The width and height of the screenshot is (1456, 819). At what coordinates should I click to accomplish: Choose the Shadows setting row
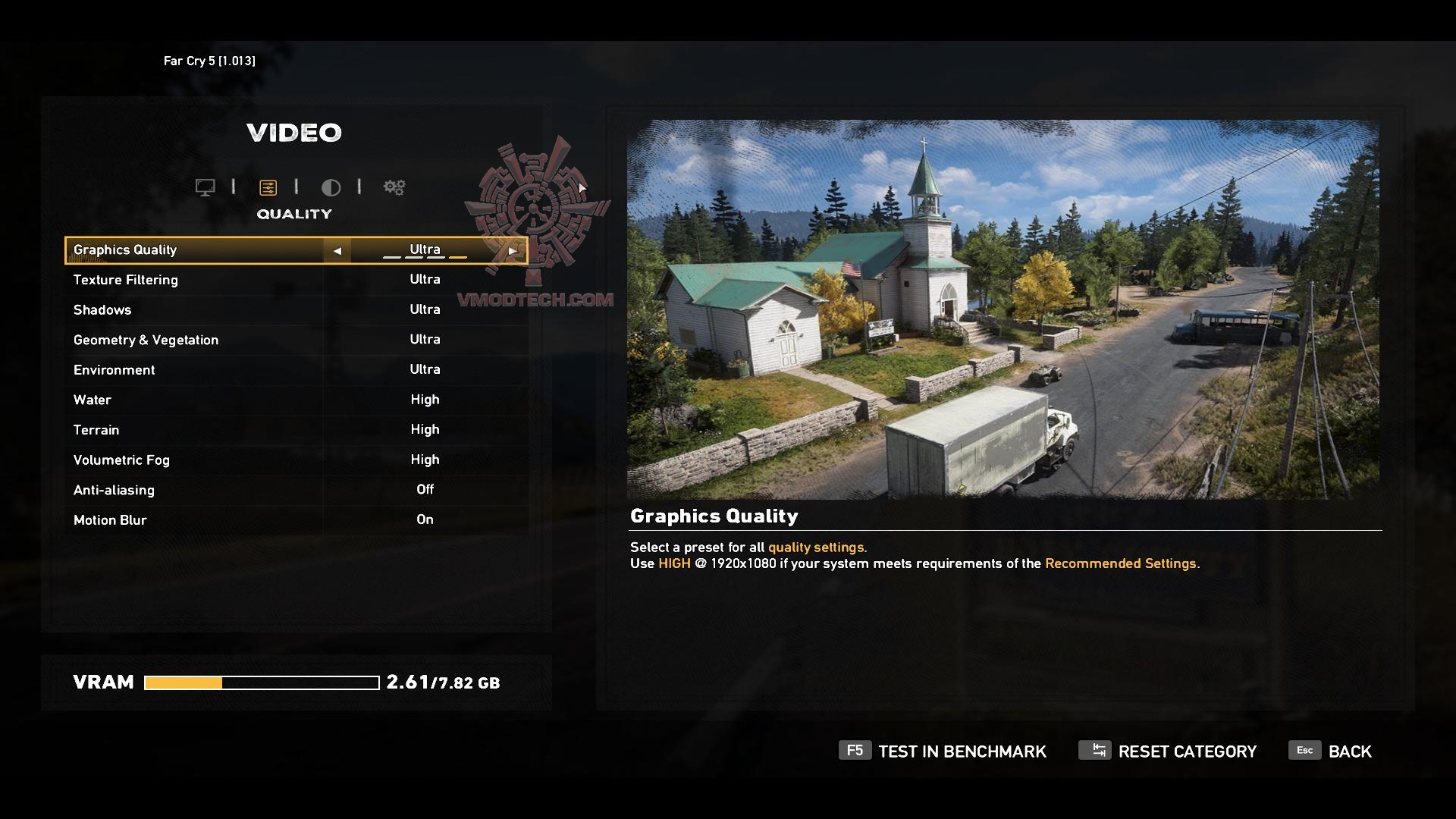coord(296,310)
